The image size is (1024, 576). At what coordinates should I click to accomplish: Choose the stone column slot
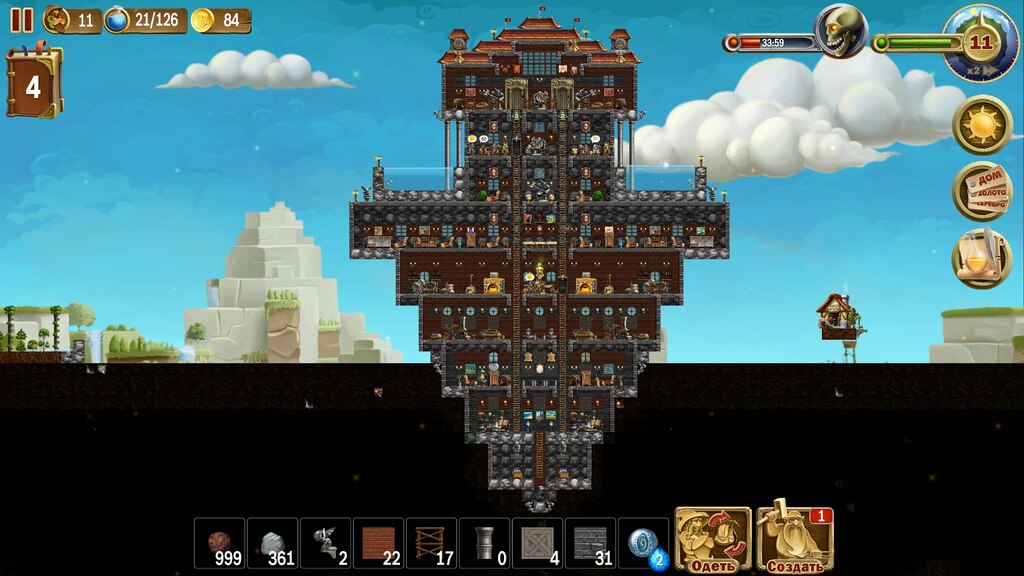click(484, 543)
